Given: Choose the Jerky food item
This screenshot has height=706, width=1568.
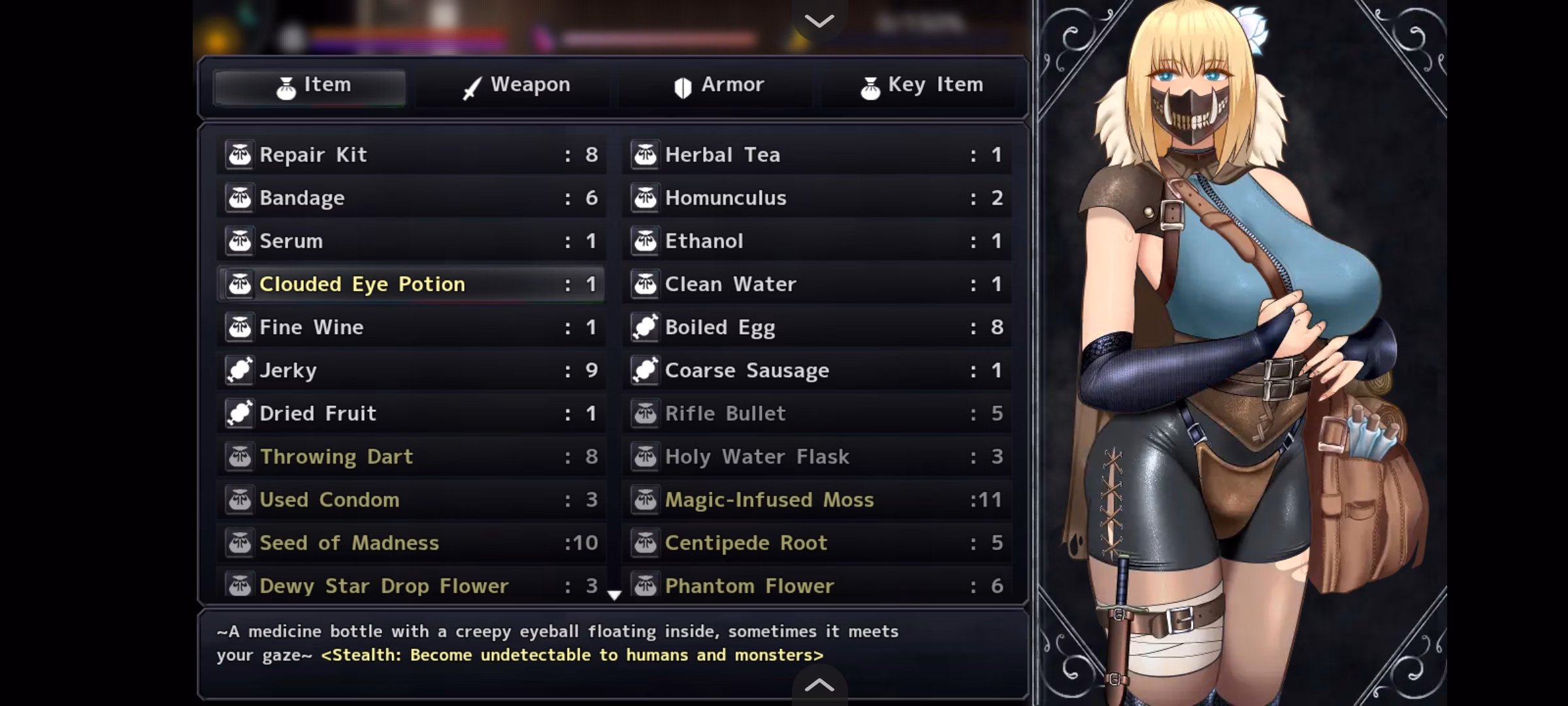Looking at the screenshot, I should pyautogui.click(x=412, y=371).
